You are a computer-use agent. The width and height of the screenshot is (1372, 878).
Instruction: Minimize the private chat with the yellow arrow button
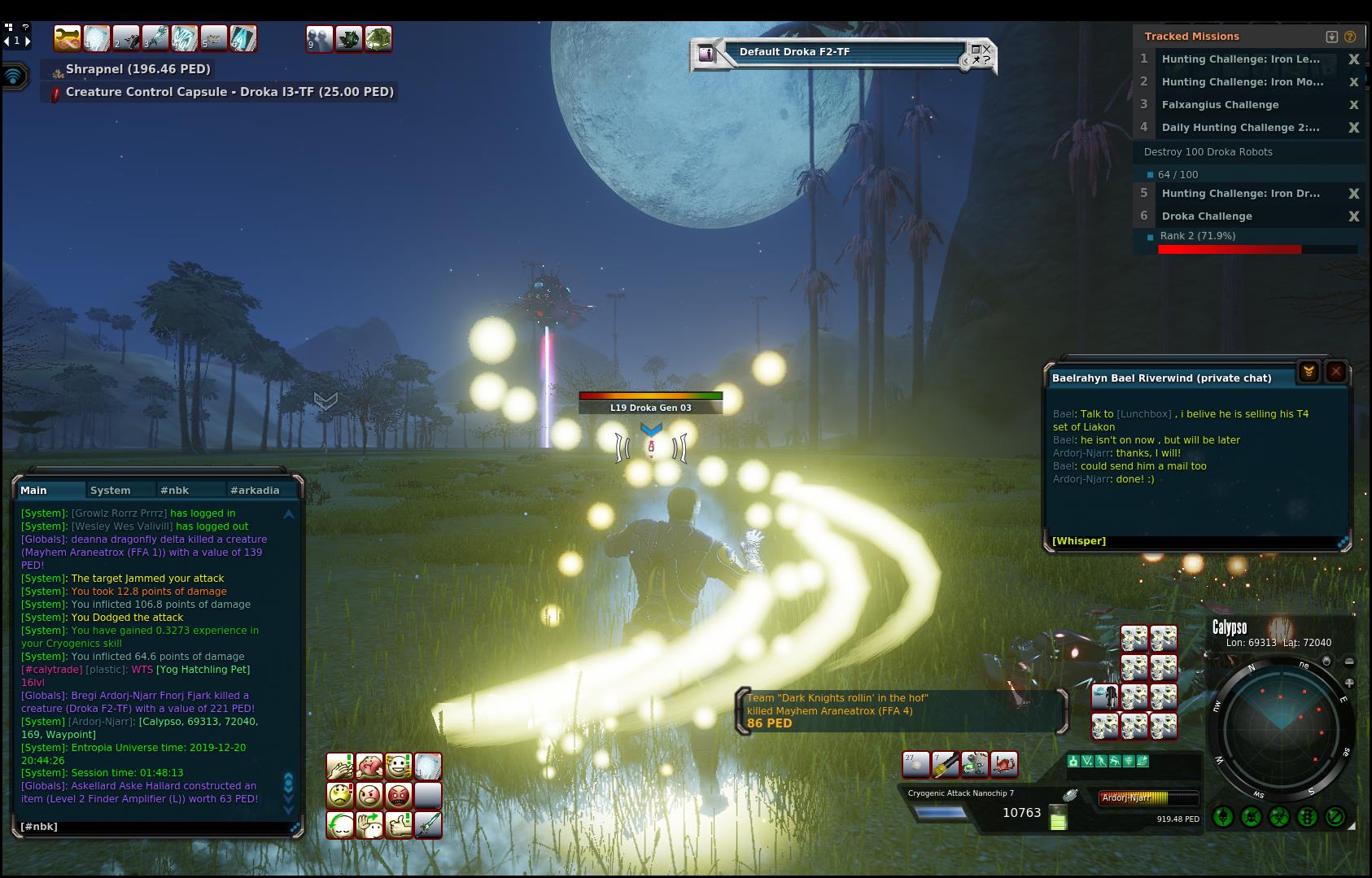click(1309, 372)
